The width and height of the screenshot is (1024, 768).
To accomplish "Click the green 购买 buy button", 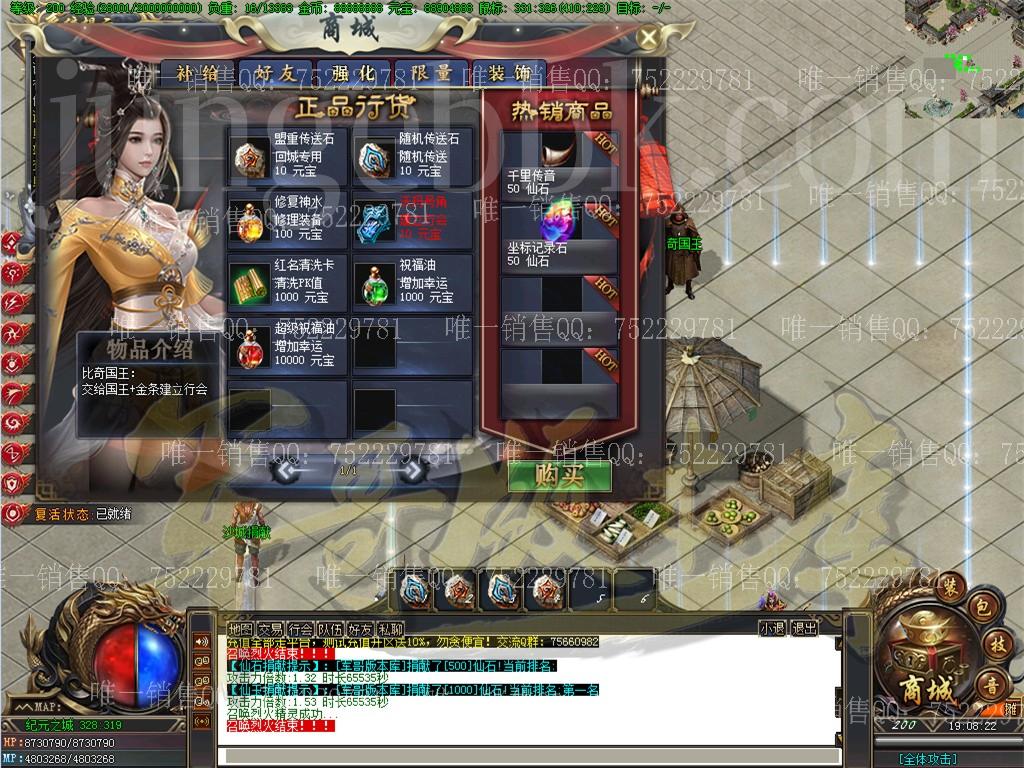I will point(559,475).
